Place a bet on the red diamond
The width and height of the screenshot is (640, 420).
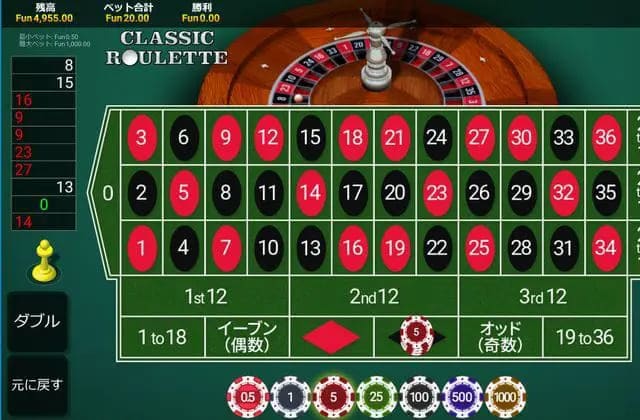point(331,337)
